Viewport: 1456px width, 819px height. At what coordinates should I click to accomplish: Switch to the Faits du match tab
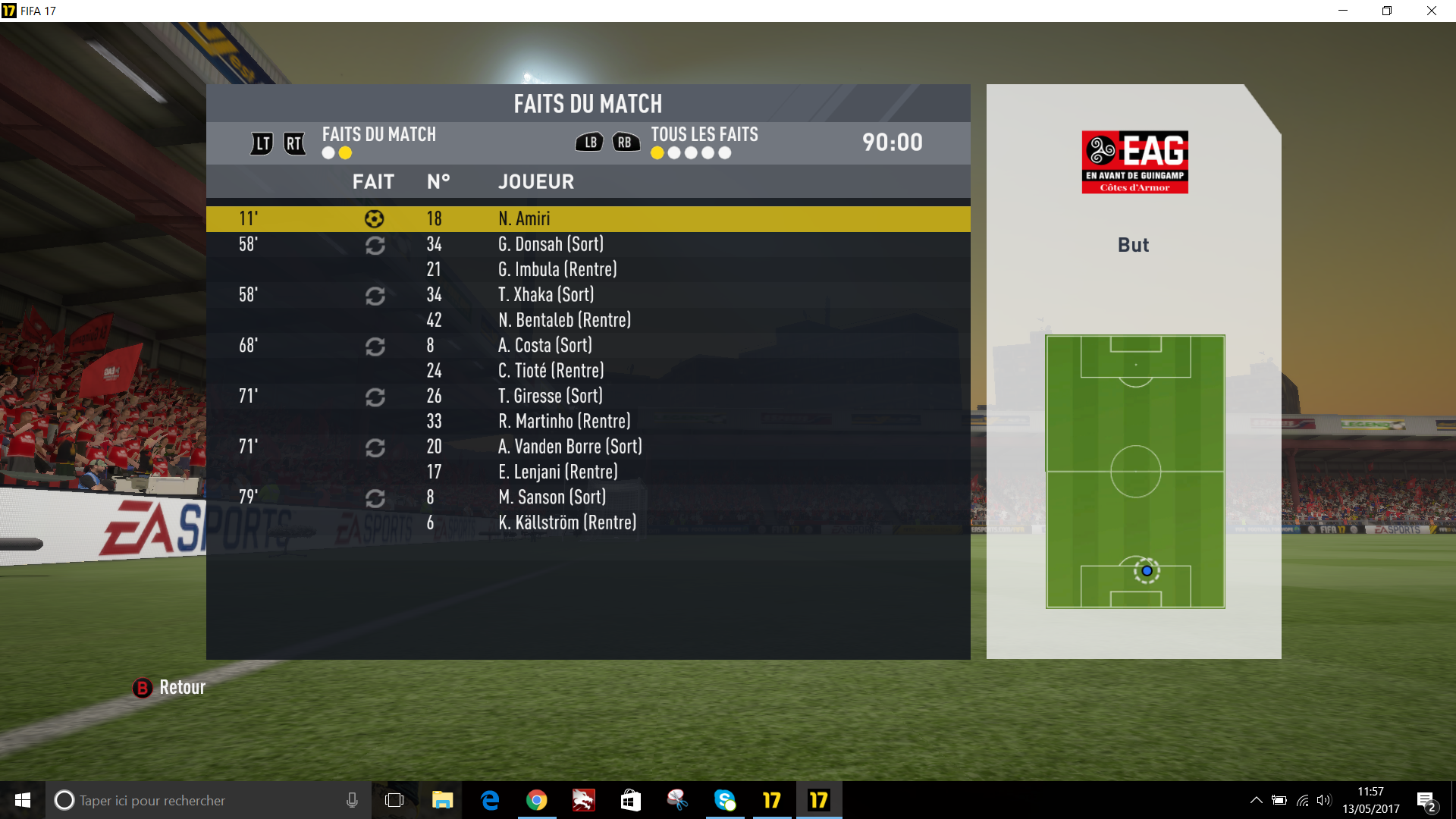378,135
